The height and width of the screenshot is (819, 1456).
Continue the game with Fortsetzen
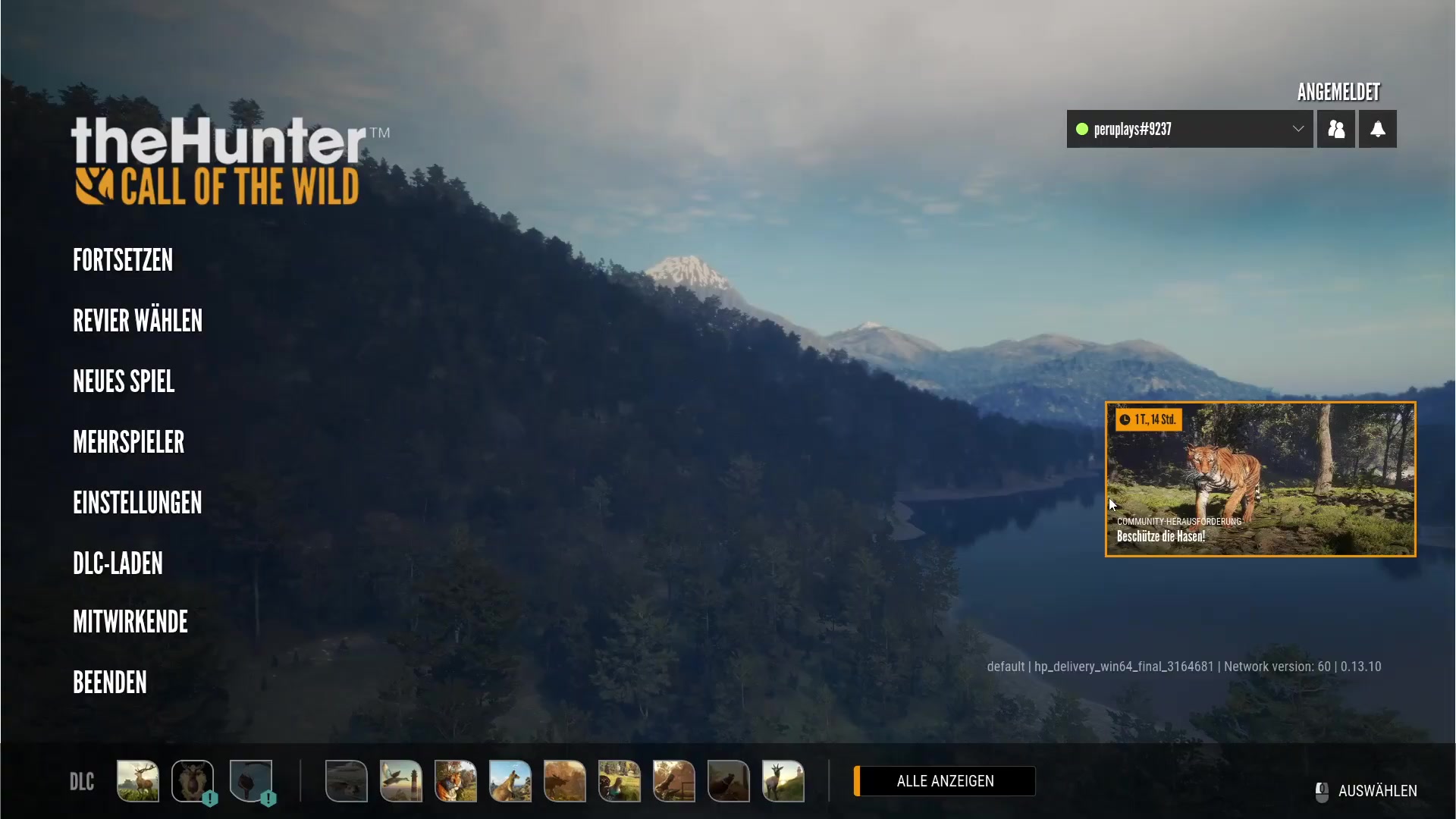click(x=123, y=260)
